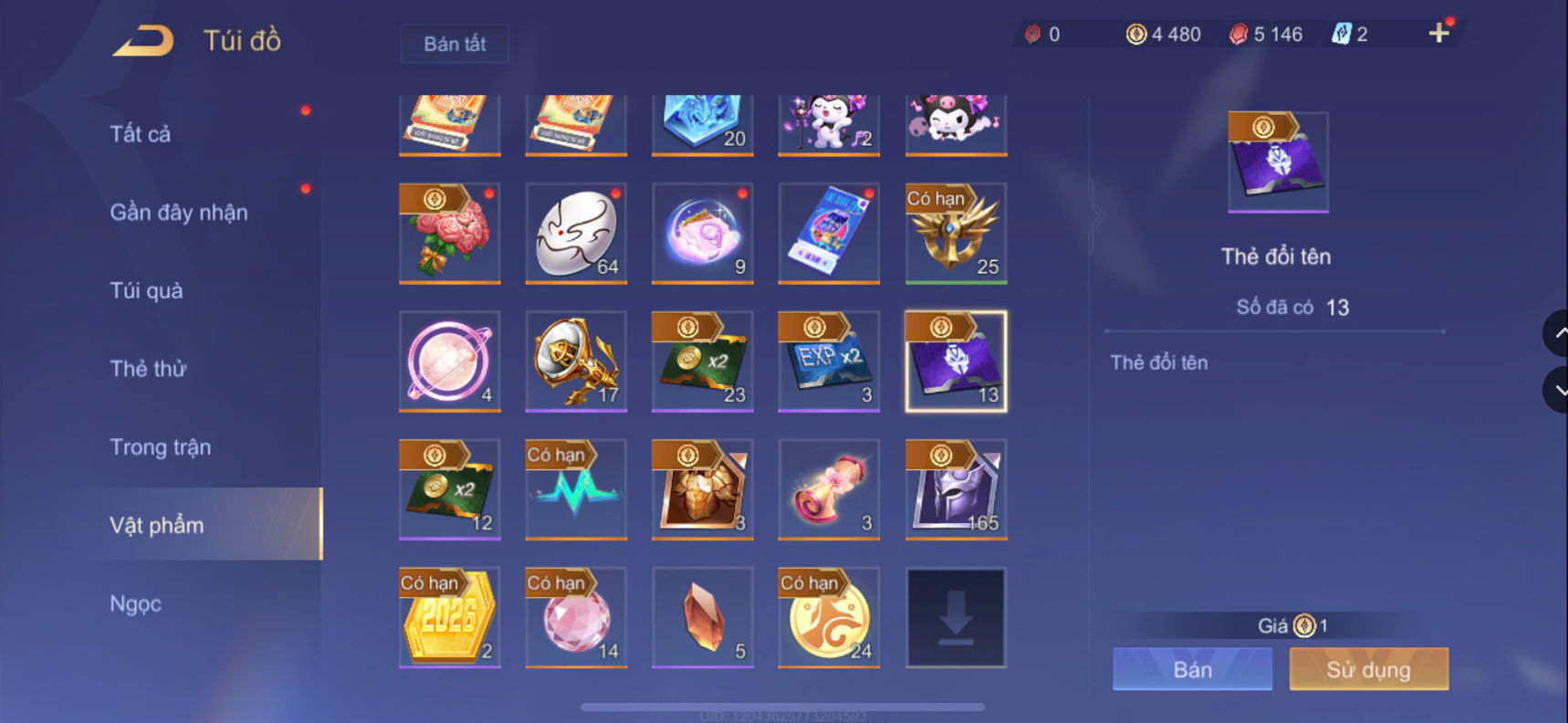The image size is (1568, 723).
Task: Select the purple armor chest item showing 165
Action: (955, 490)
